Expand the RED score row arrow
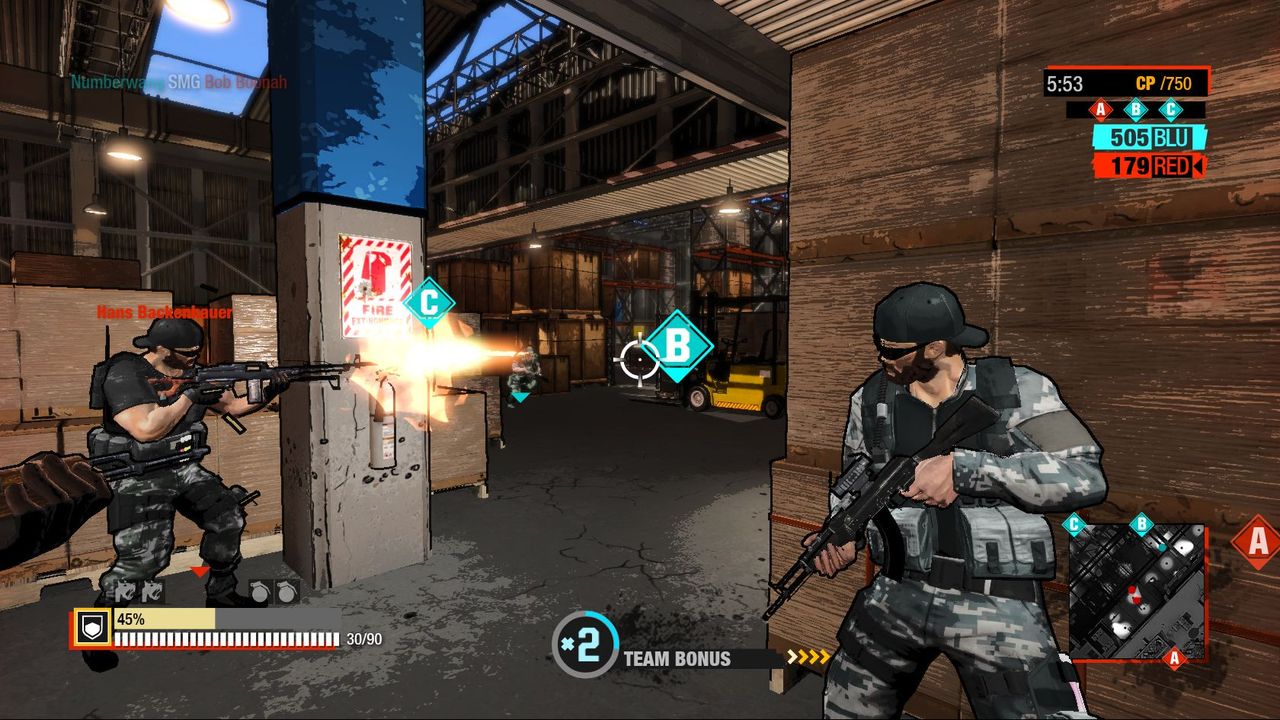1280x720 pixels. tap(1200, 165)
